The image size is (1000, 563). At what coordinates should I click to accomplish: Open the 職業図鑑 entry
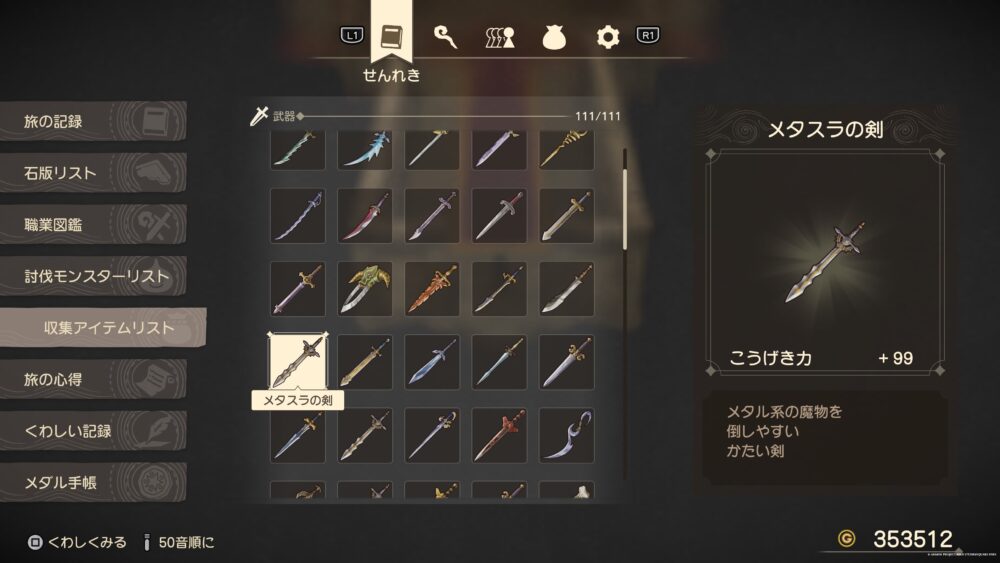pyautogui.click(x=90, y=225)
